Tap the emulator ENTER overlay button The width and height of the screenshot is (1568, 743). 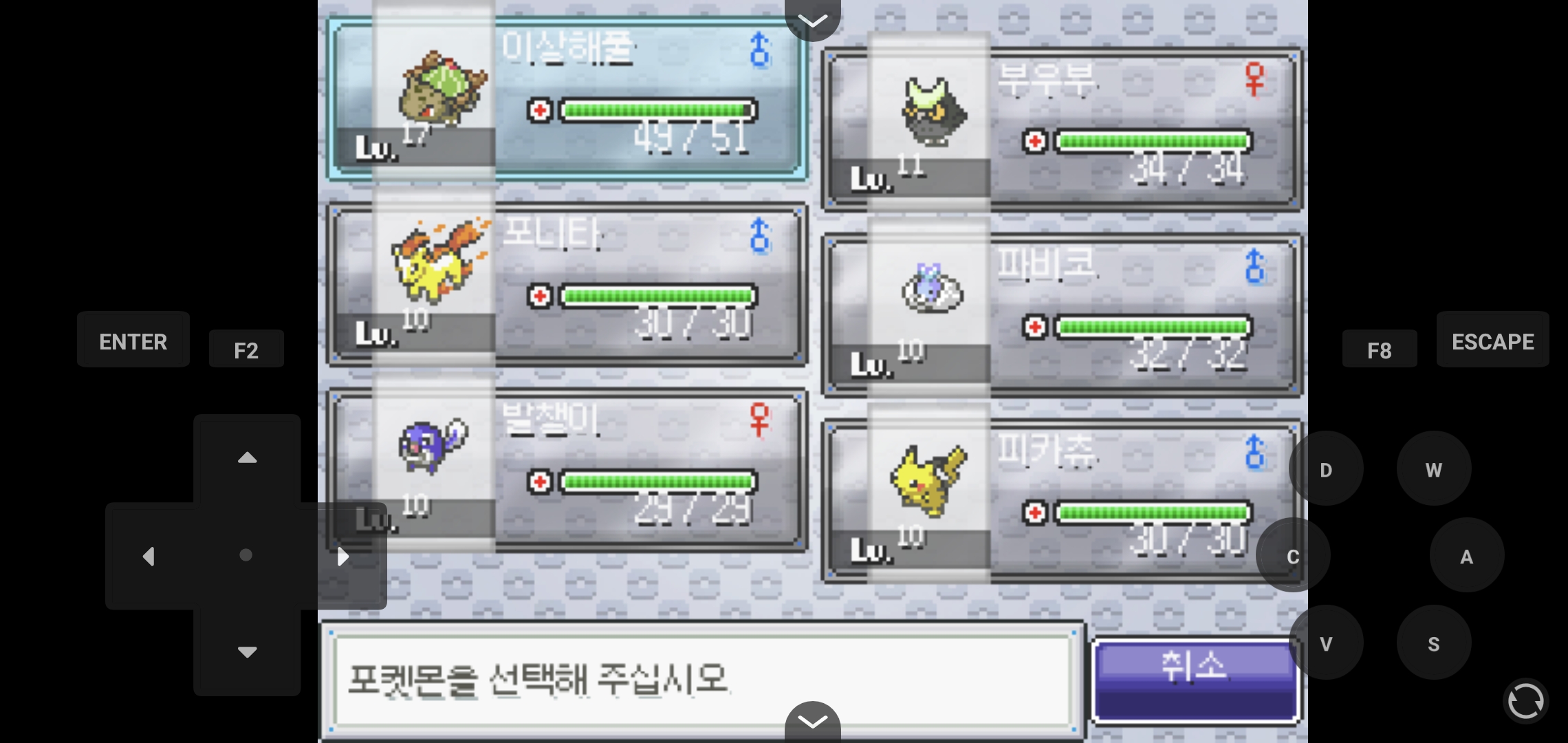click(x=133, y=340)
